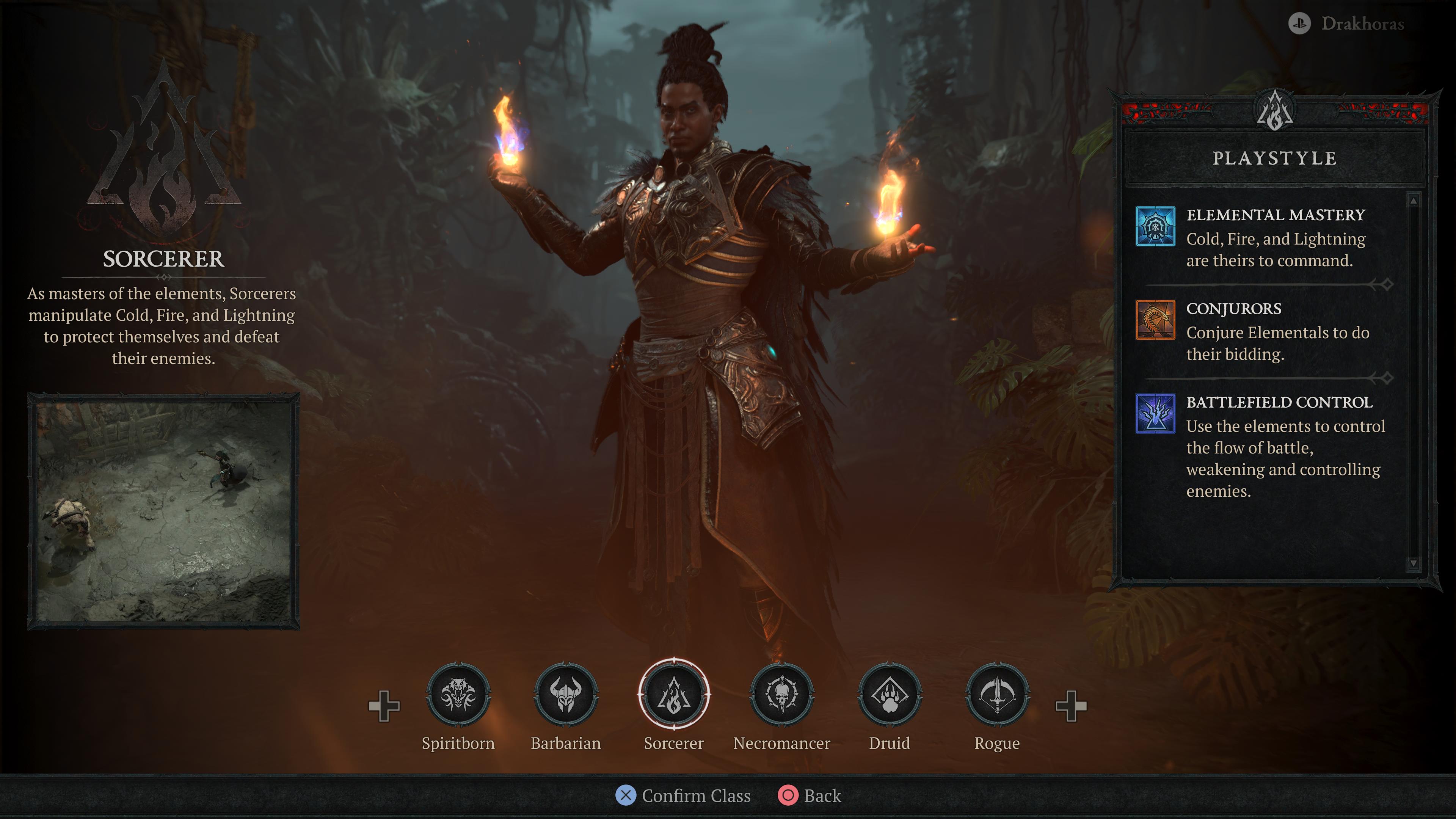
Task: Confirm Class selection
Action: pyautogui.click(x=684, y=795)
